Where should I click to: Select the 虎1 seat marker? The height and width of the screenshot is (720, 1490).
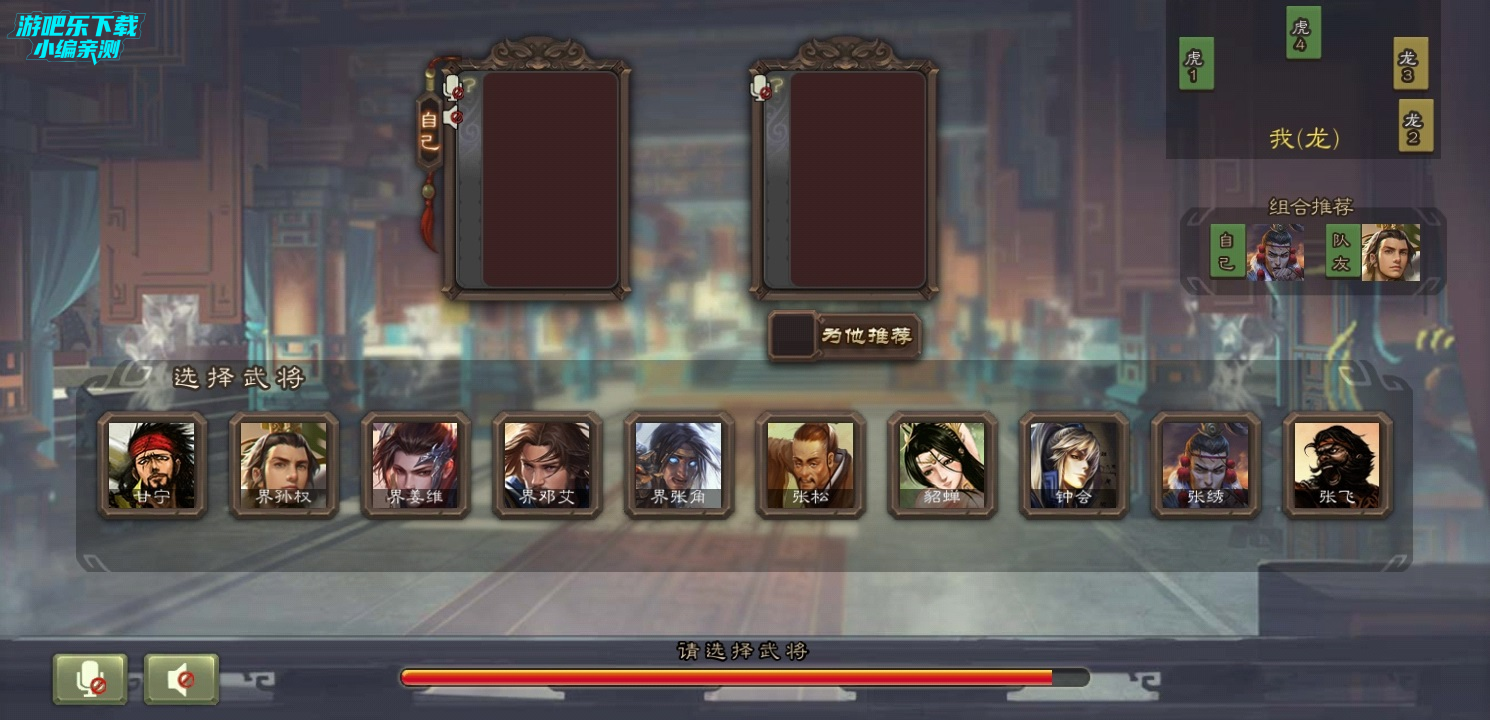1195,64
